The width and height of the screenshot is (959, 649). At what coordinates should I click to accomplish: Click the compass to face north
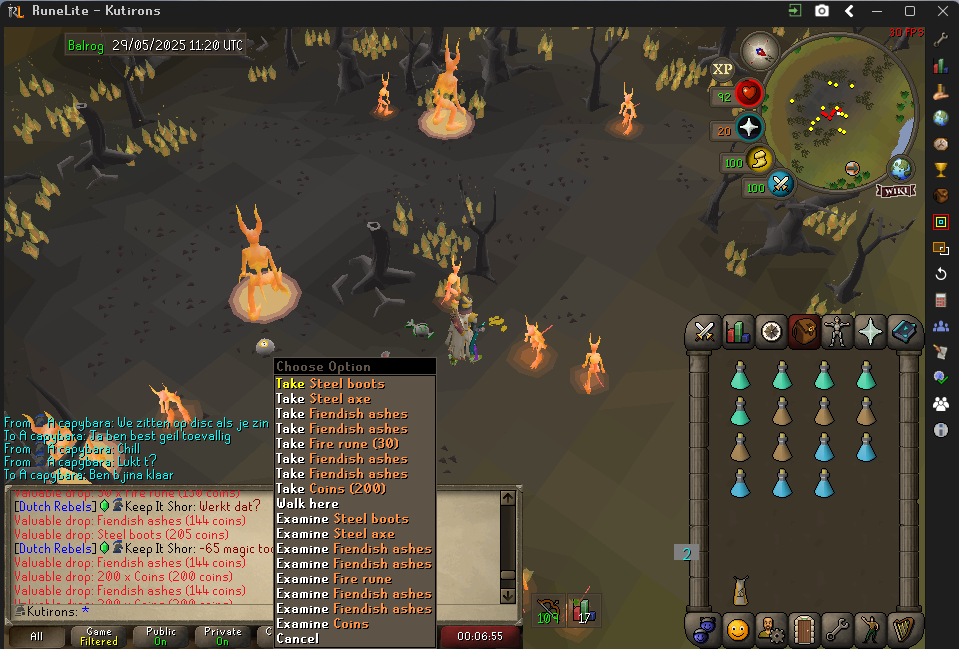pos(759,51)
